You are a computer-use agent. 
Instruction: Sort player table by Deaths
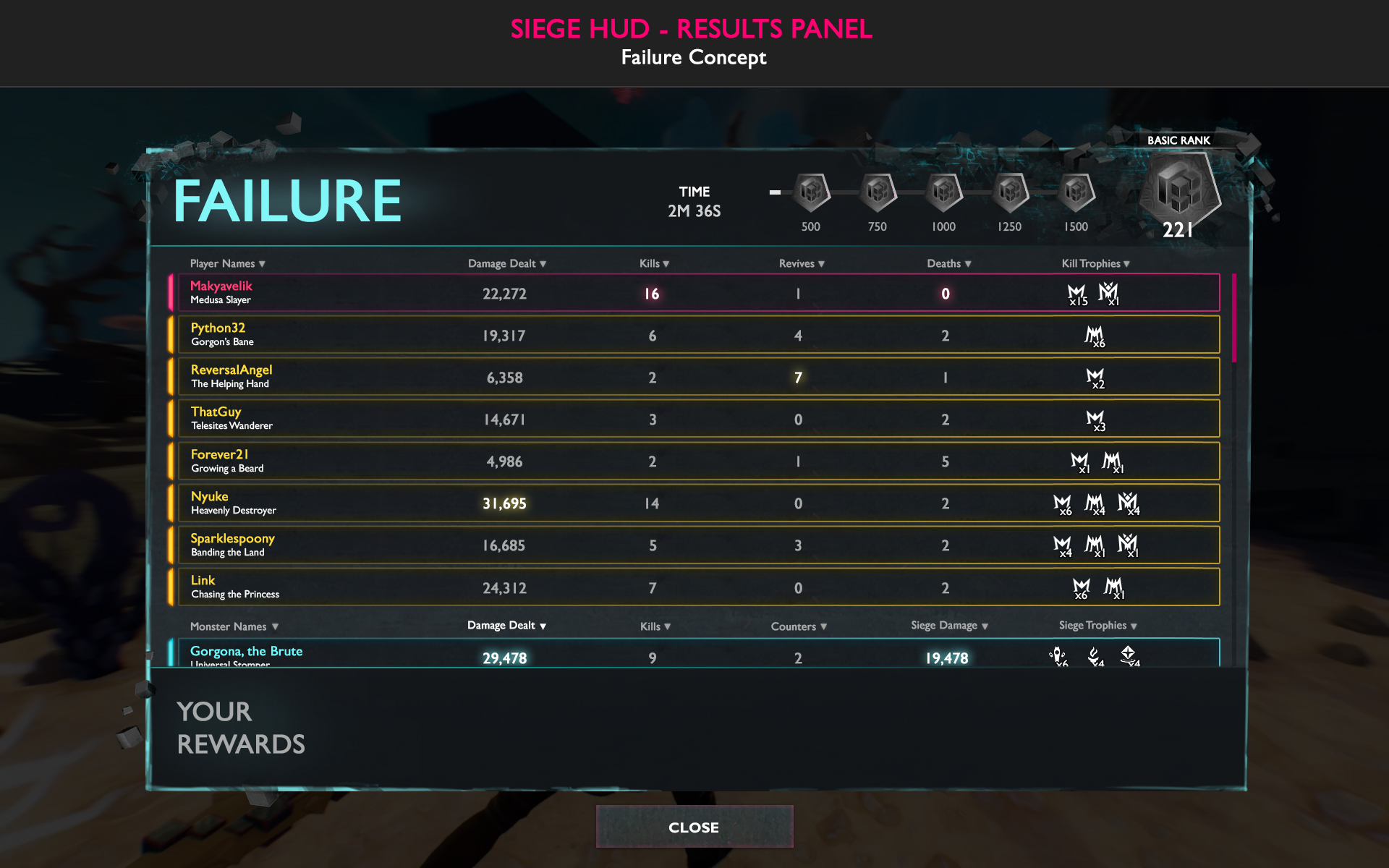(948, 264)
